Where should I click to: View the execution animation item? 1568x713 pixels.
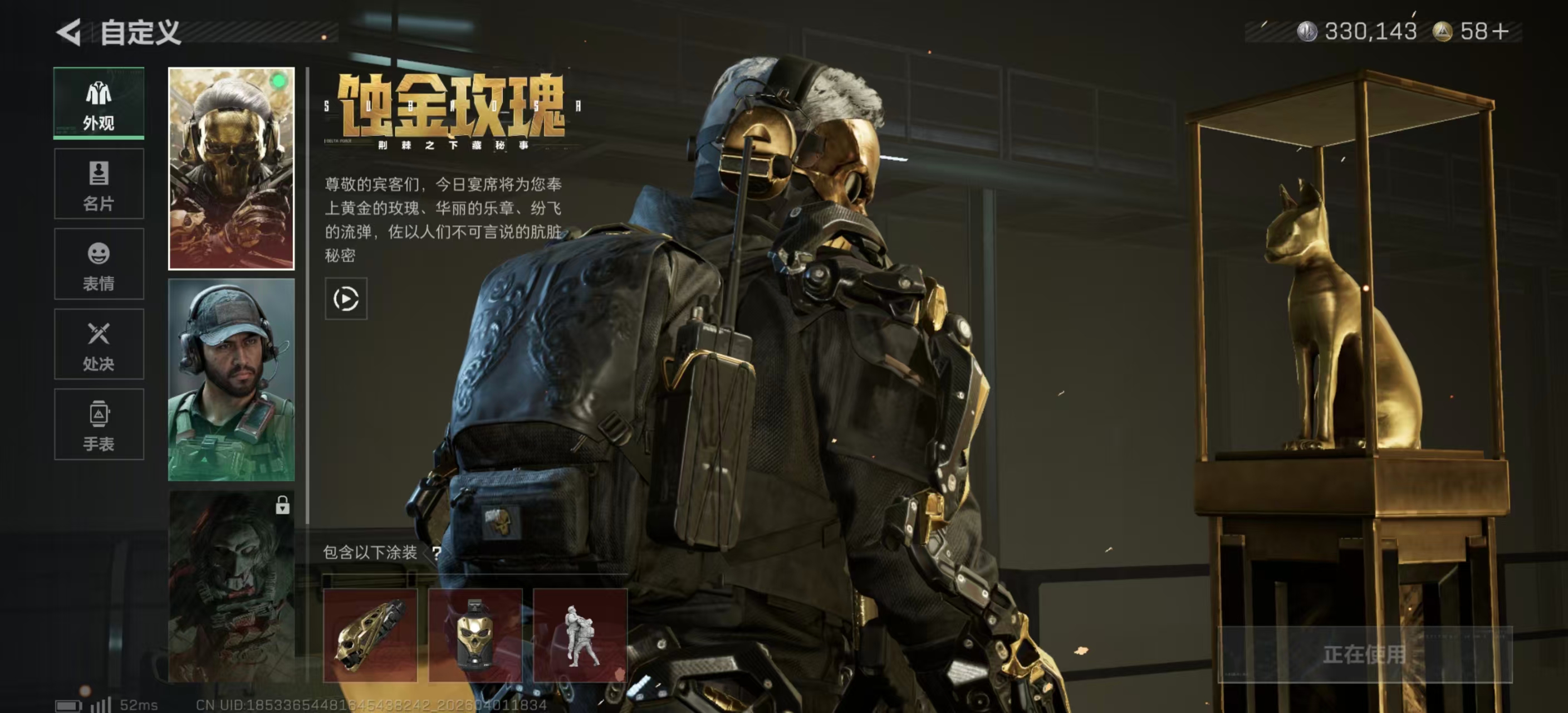(x=580, y=635)
